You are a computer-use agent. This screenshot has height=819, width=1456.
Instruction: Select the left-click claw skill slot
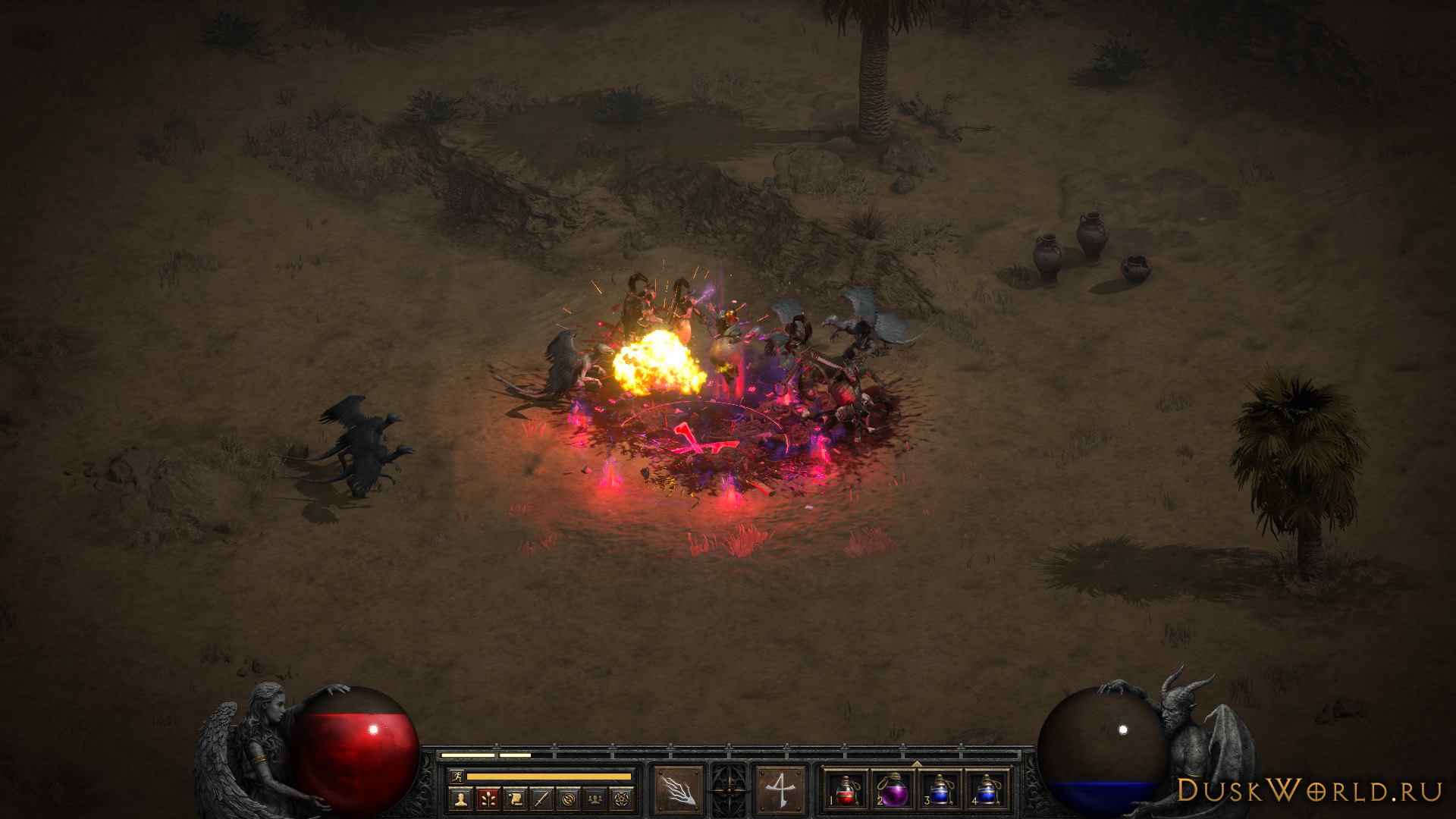tap(678, 790)
